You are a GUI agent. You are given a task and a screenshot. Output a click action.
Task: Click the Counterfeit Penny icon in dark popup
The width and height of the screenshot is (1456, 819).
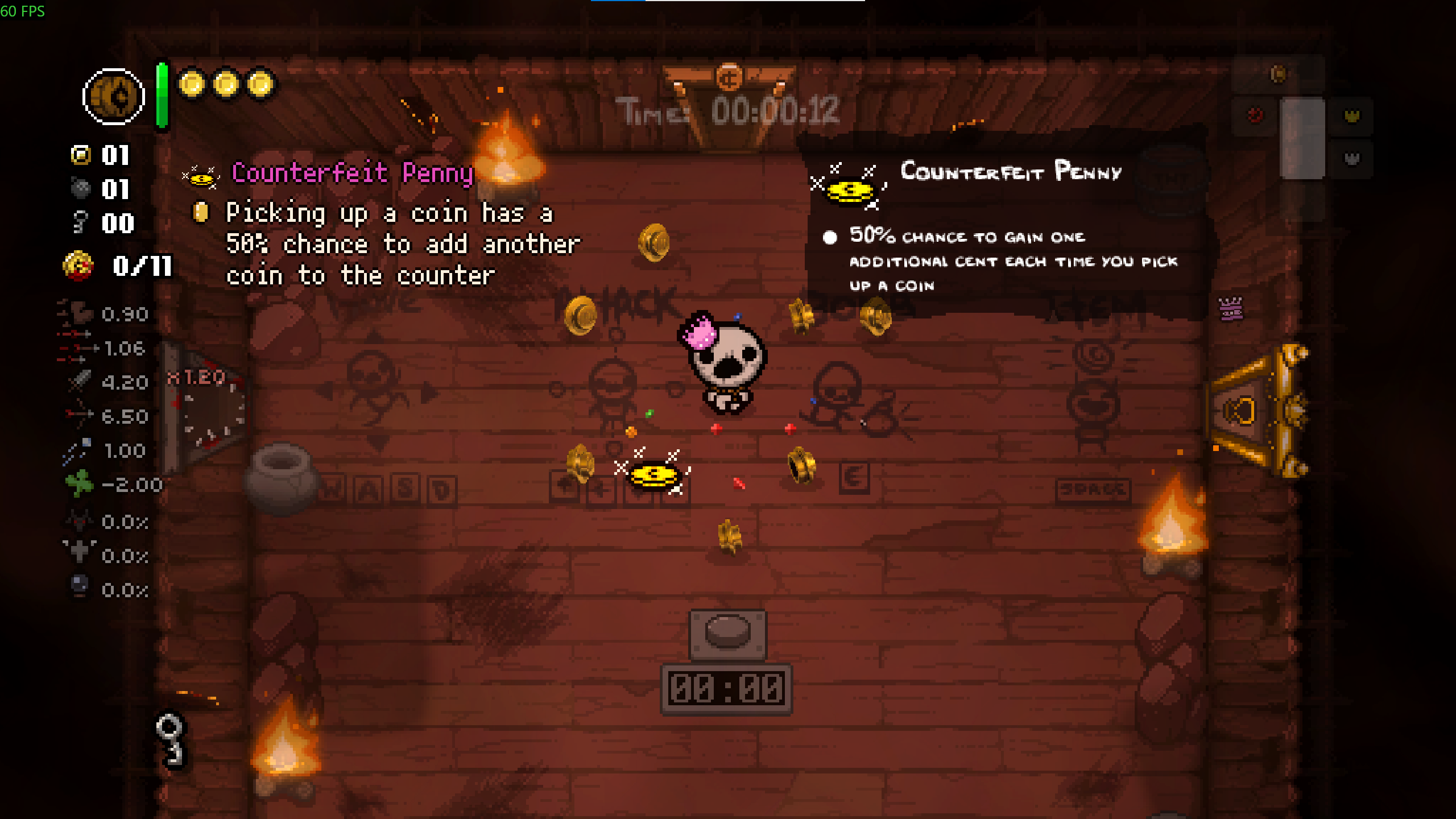point(848,188)
